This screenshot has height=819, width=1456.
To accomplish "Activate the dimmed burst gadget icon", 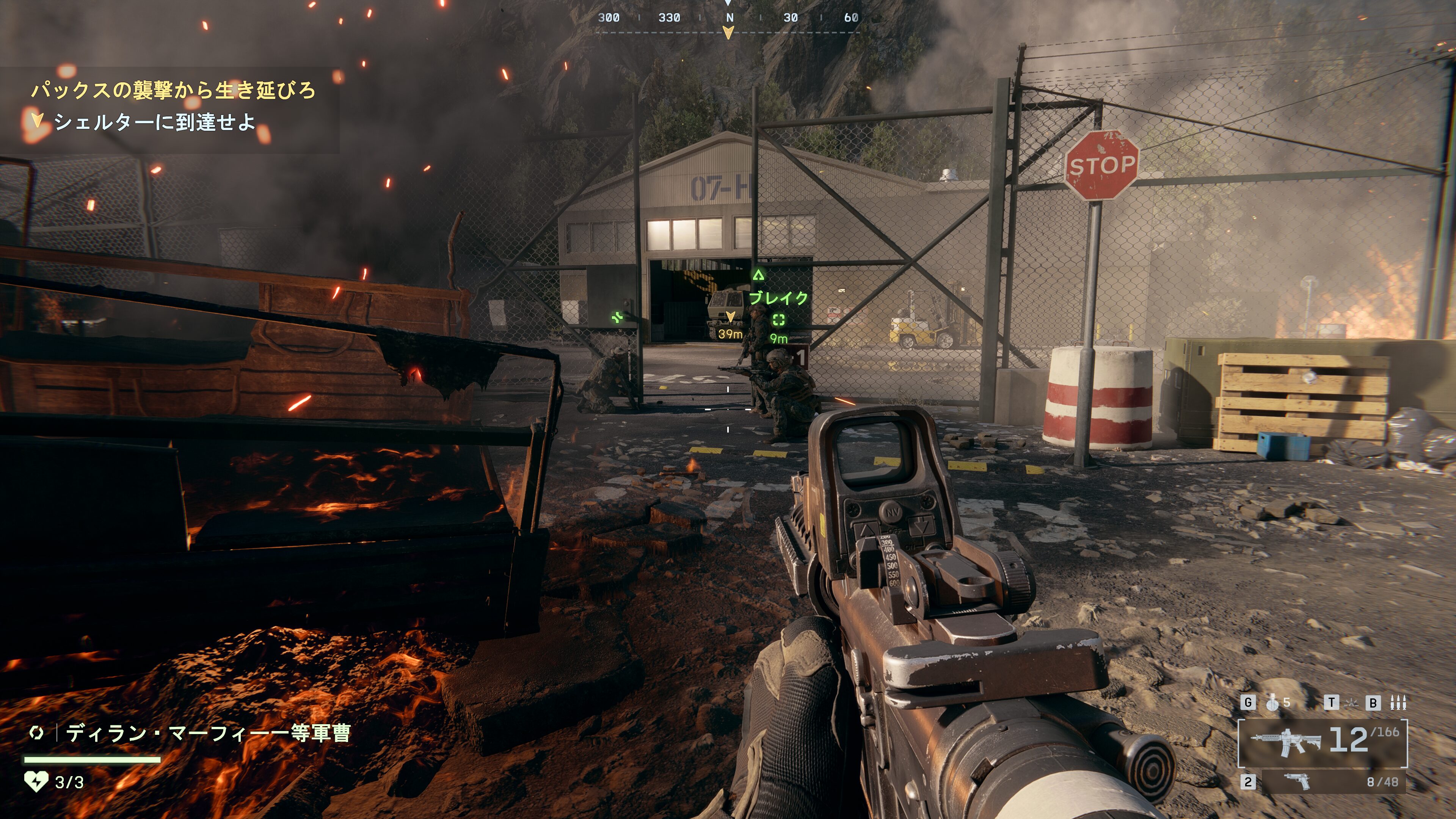I will coord(1351,703).
